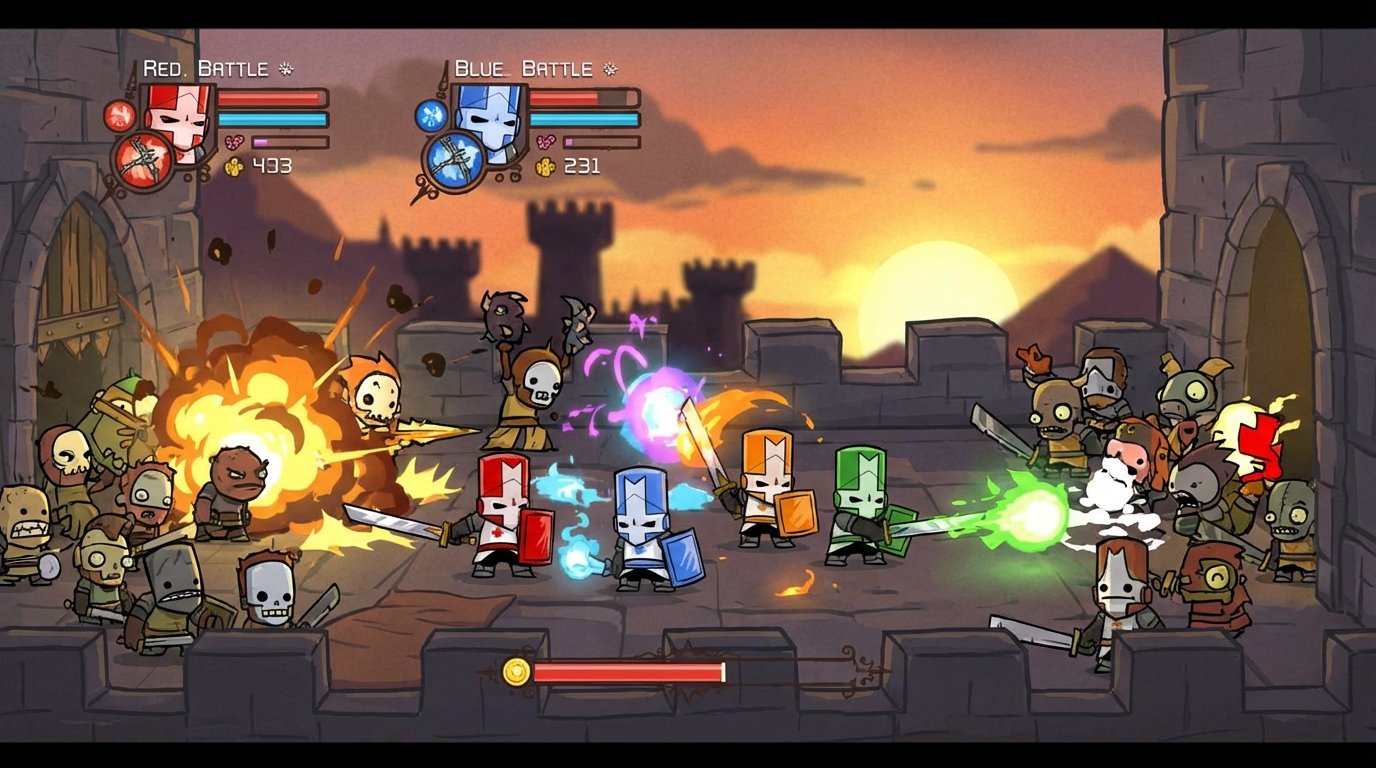Click the snowflake icon after Red Battle

tap(285, 67)
